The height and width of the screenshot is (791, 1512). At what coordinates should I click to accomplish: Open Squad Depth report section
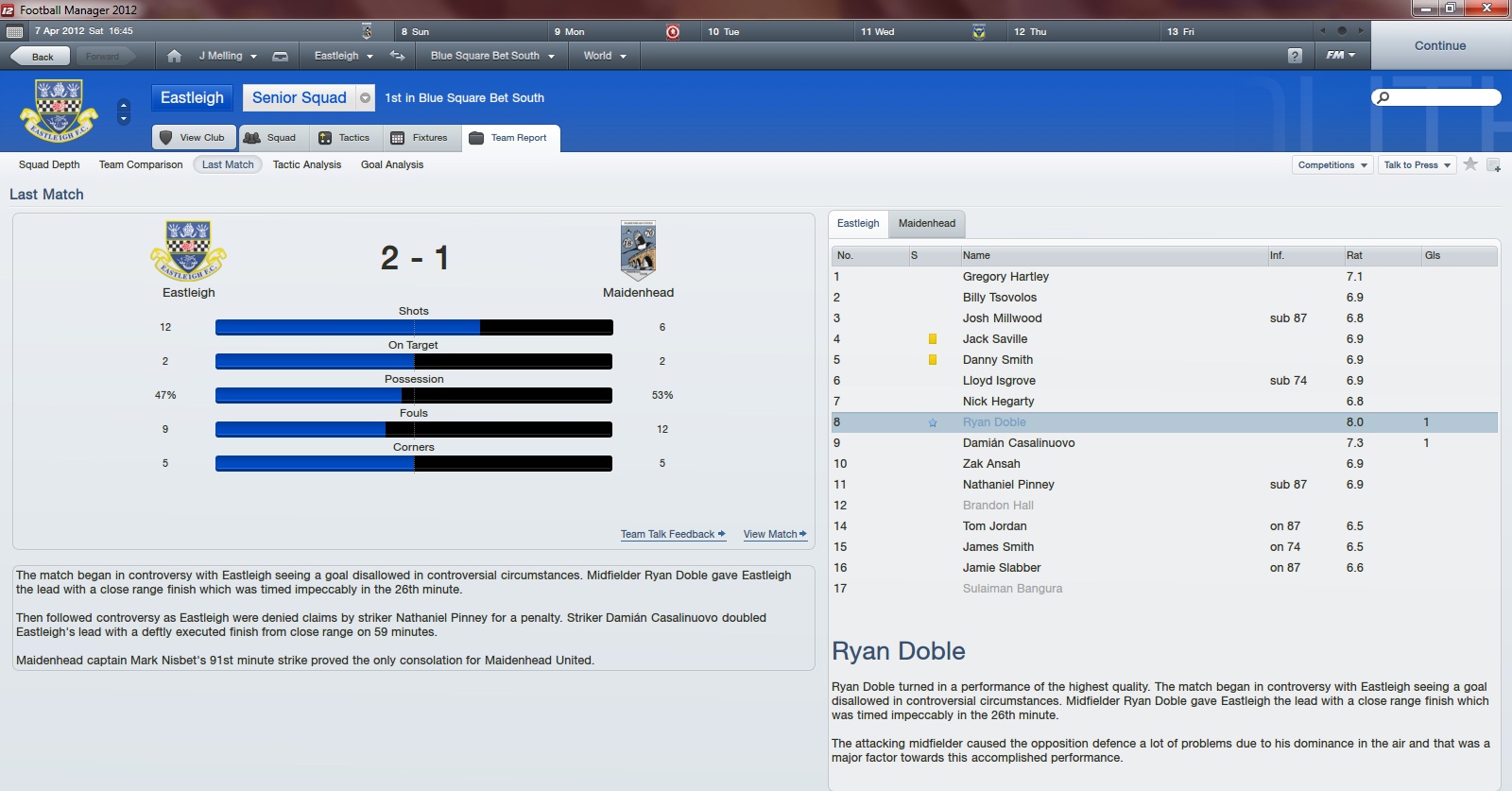pyautogui.click(x=49, y=164)
